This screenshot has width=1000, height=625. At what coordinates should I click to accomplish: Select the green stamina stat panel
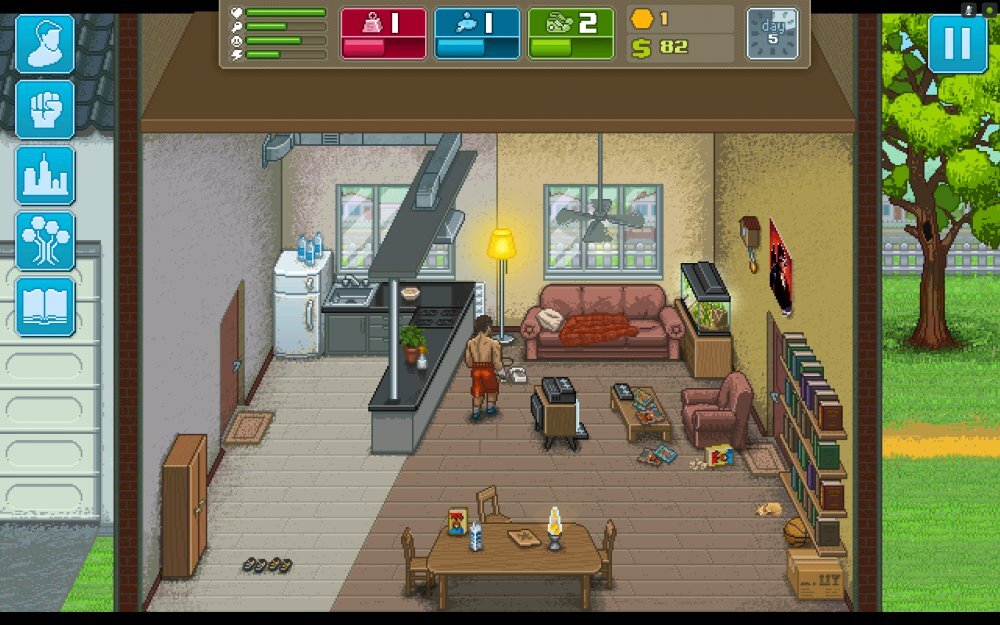(x=571, y=33)
